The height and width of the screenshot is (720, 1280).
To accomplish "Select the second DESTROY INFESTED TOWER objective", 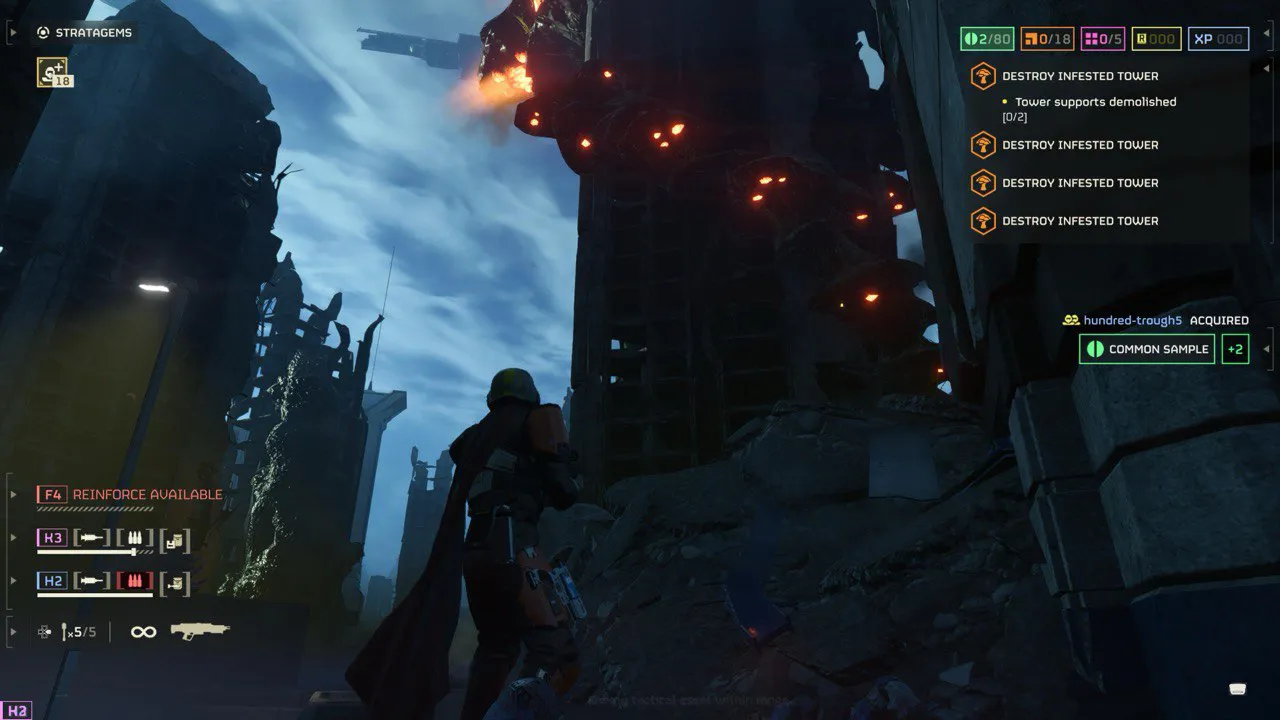I will click(x=1080, y=145).
